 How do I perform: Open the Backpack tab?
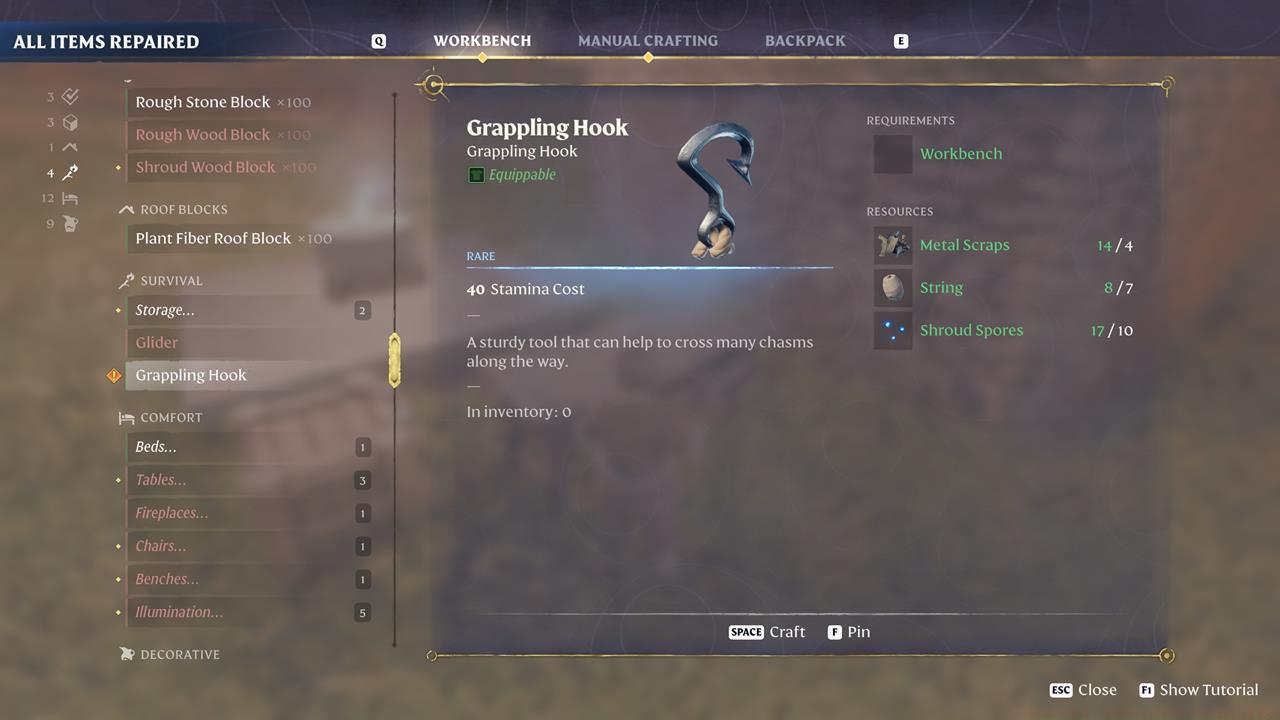(805, 40)
